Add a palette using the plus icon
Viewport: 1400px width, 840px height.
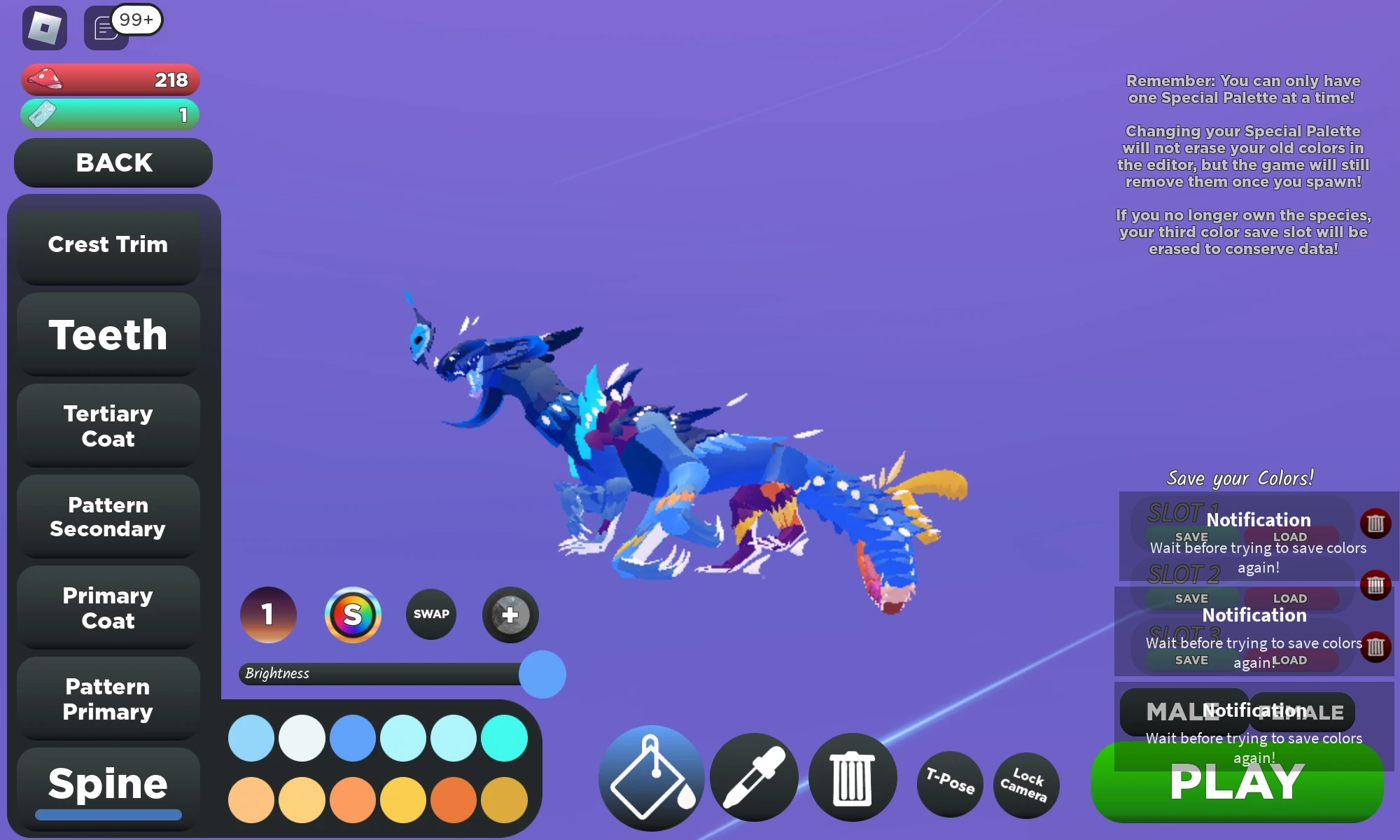(x=510, y=615)
